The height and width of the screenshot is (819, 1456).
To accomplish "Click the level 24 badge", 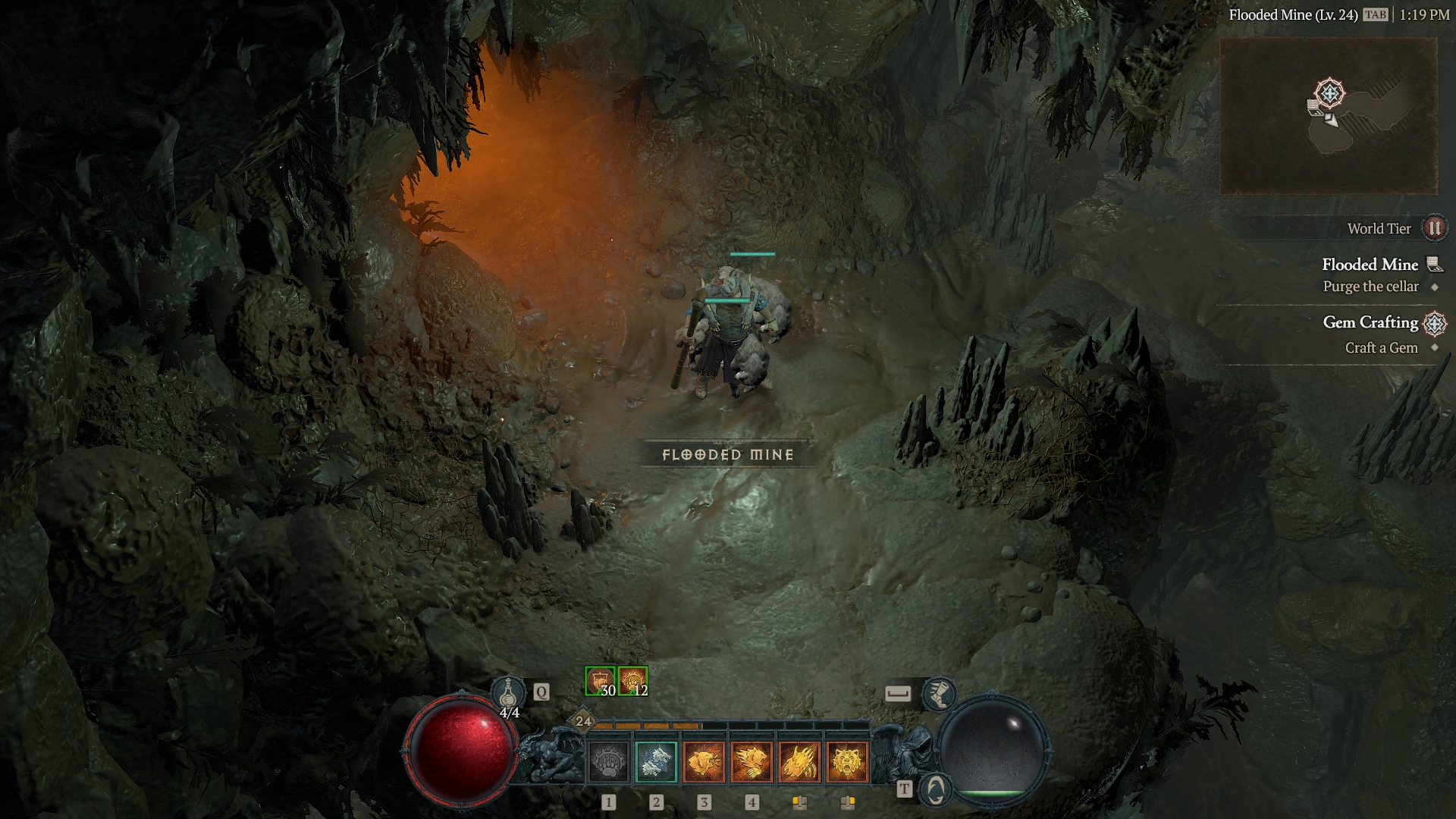I will pyautogui.click(x=583, y=721).
